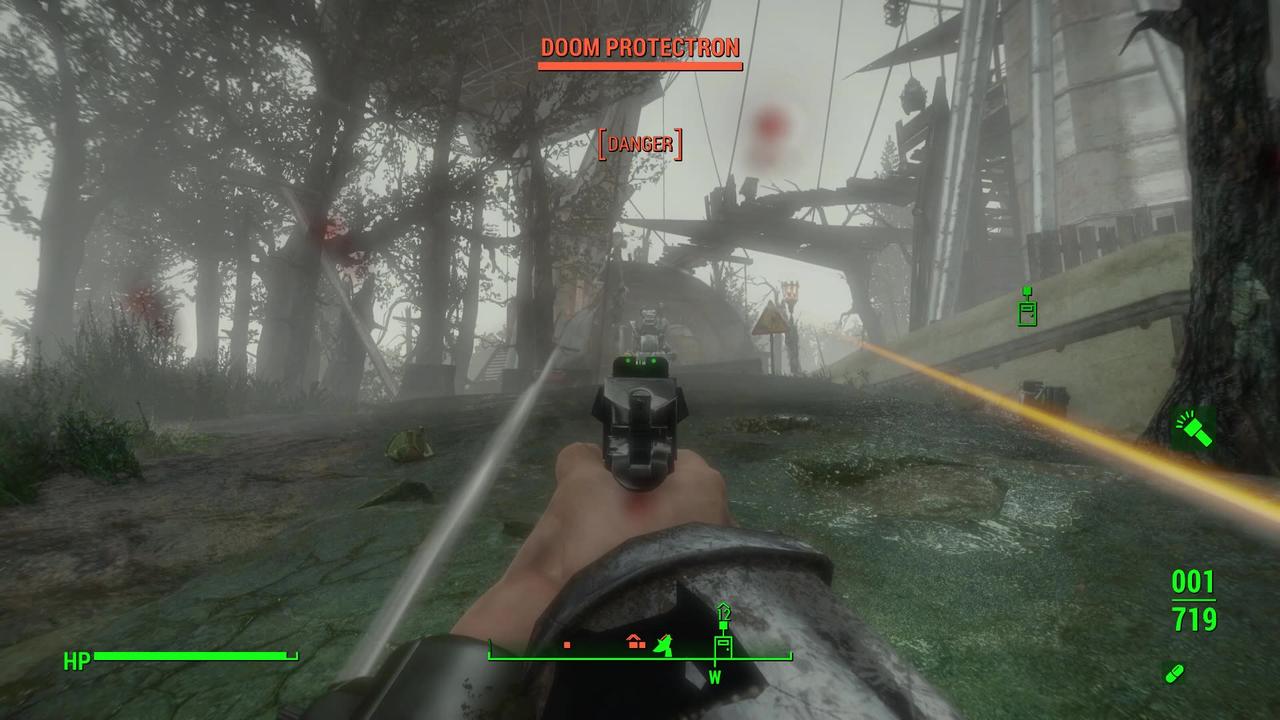Toggle the [DANGER] warning indicator
The image size is (1280, 720).
click(640, 144)
